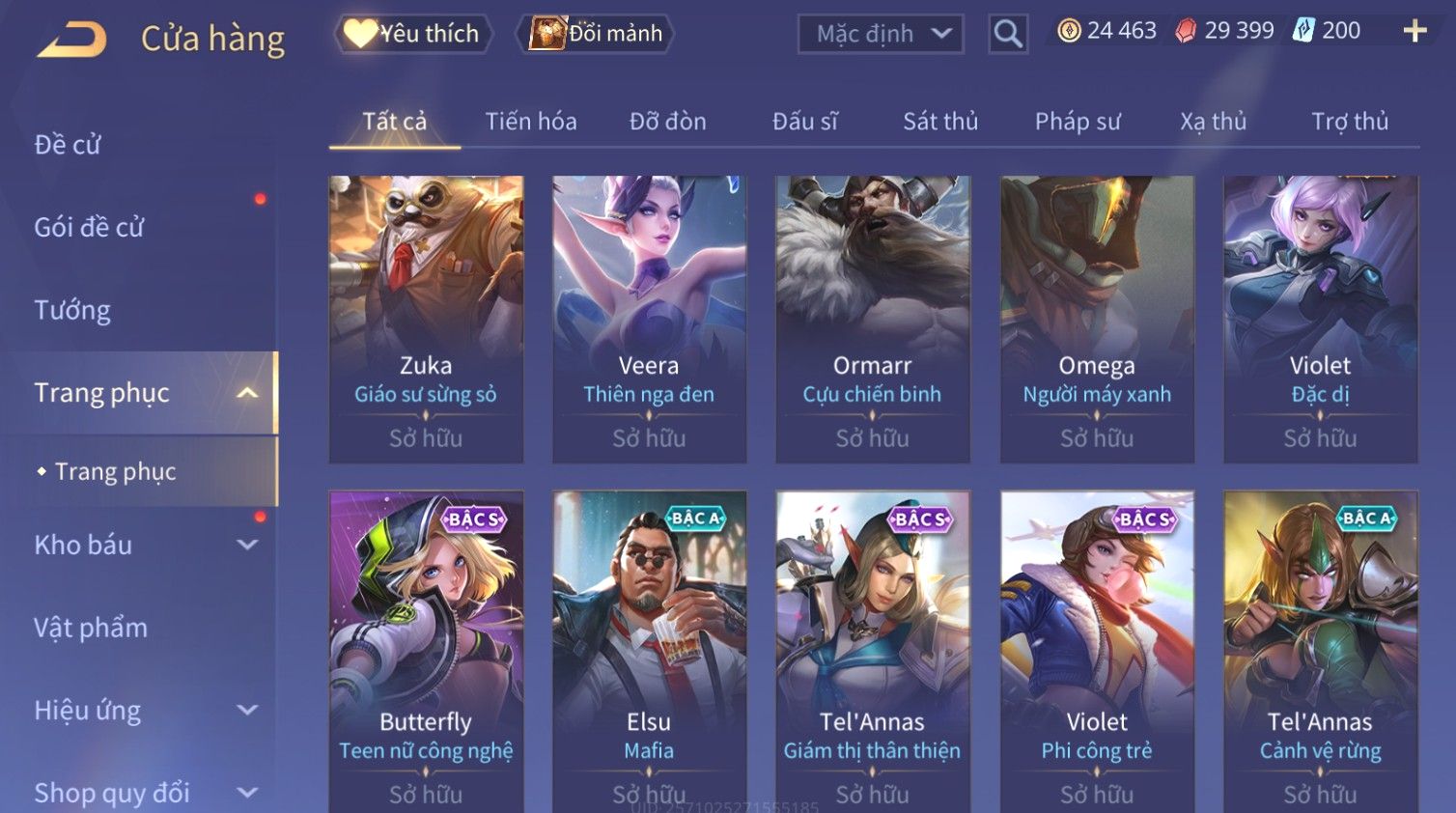This screenshot has width=1456, height=813.
Task: Open the Trợ thủ tab
Action: click(x=1349, y=122)
